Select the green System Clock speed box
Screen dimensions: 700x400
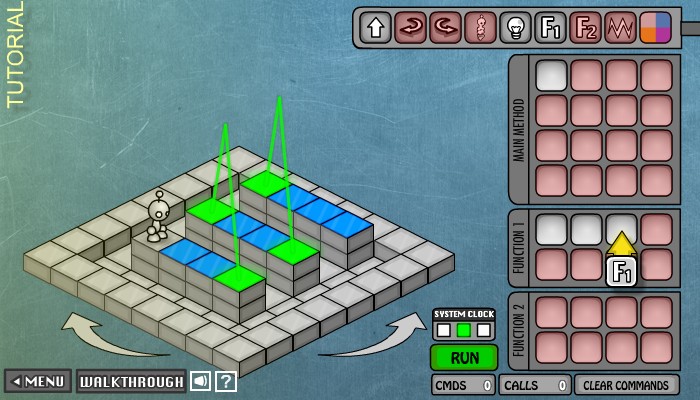point(463,329)
